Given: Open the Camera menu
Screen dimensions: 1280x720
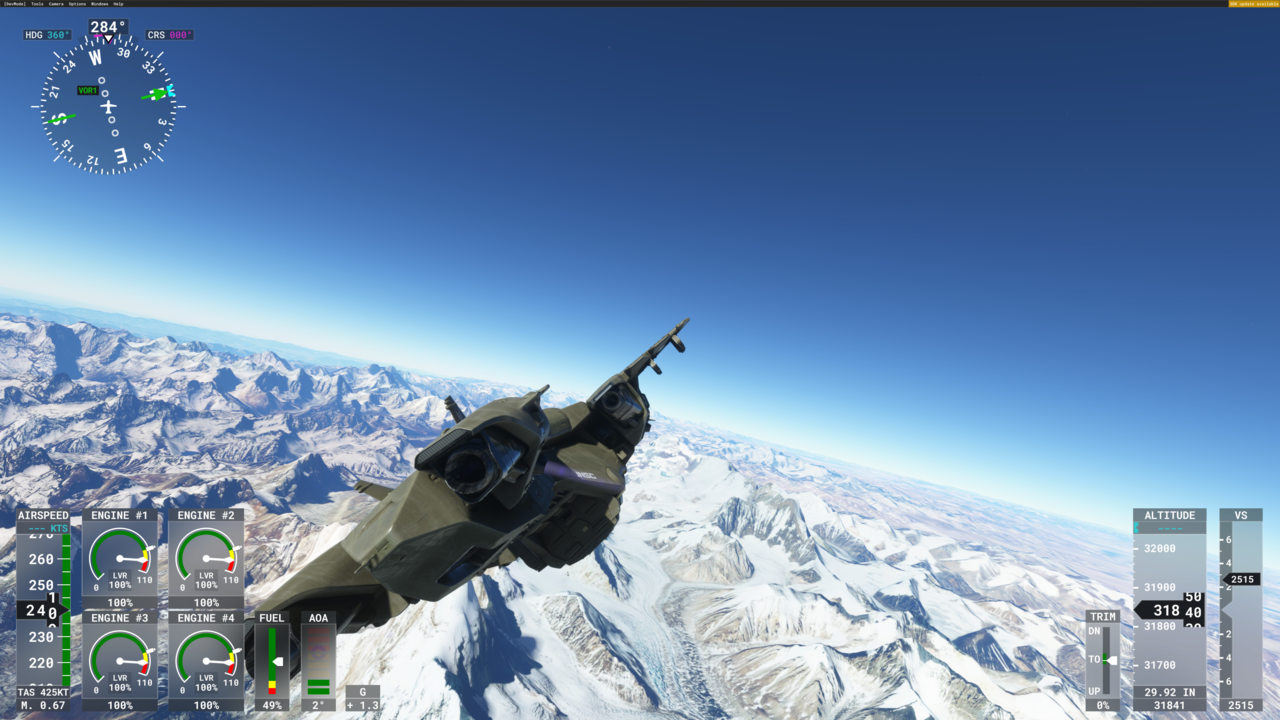Looking at the screenshot, I should 56,4.
